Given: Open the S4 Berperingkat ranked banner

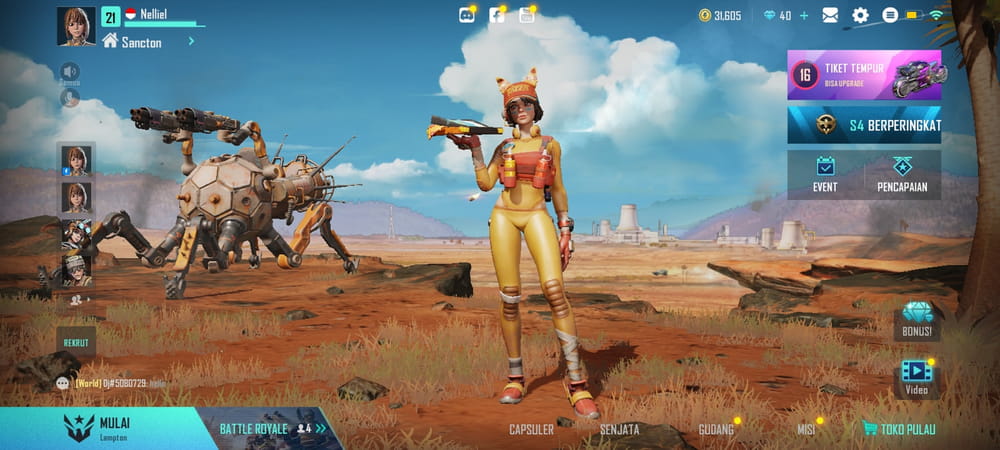Looking at the screenshot, I should click(x=864, y=125).
